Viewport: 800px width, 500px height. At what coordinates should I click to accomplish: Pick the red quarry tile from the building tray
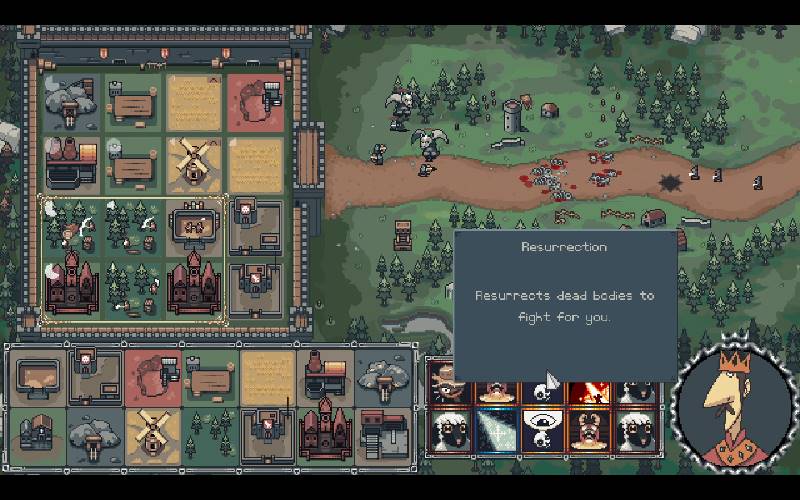(x=153, y=376)
